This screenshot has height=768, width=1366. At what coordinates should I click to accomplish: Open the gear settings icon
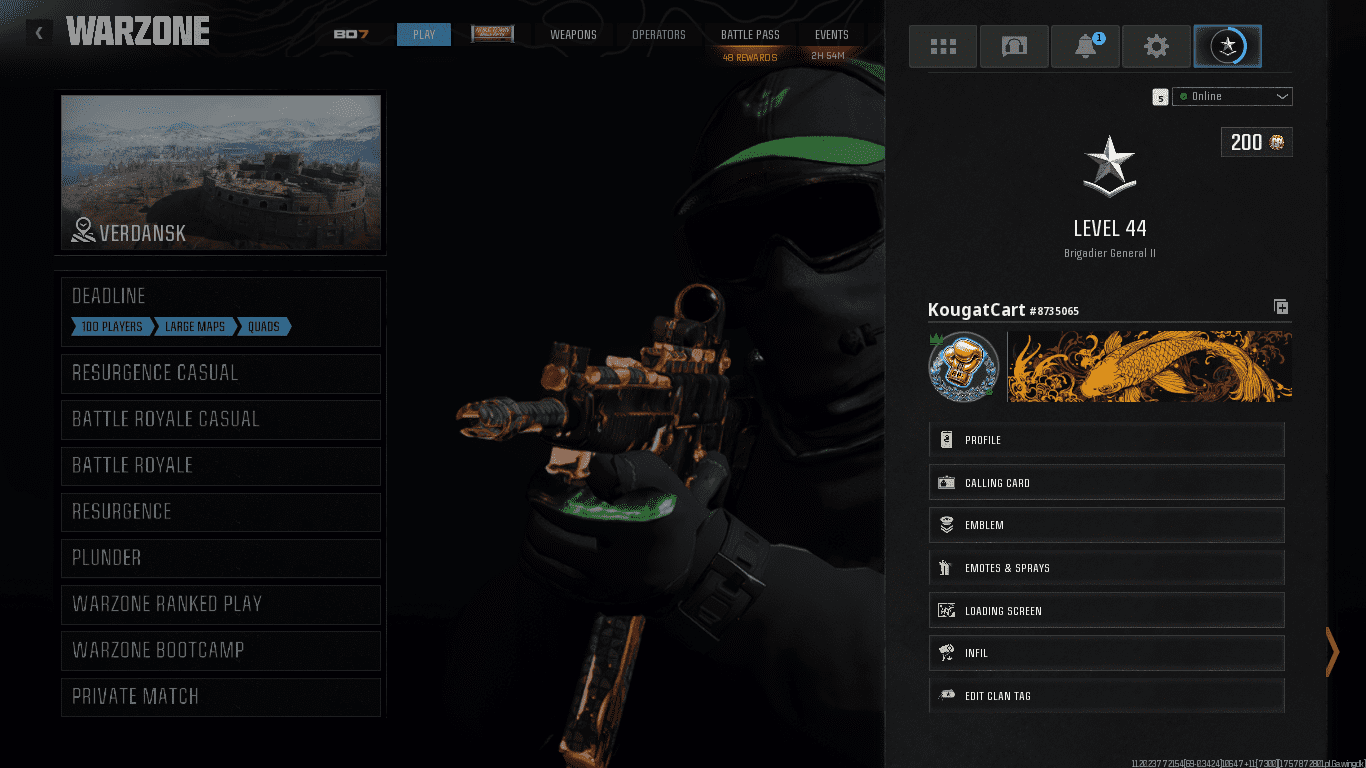(x=1156, y=46)
